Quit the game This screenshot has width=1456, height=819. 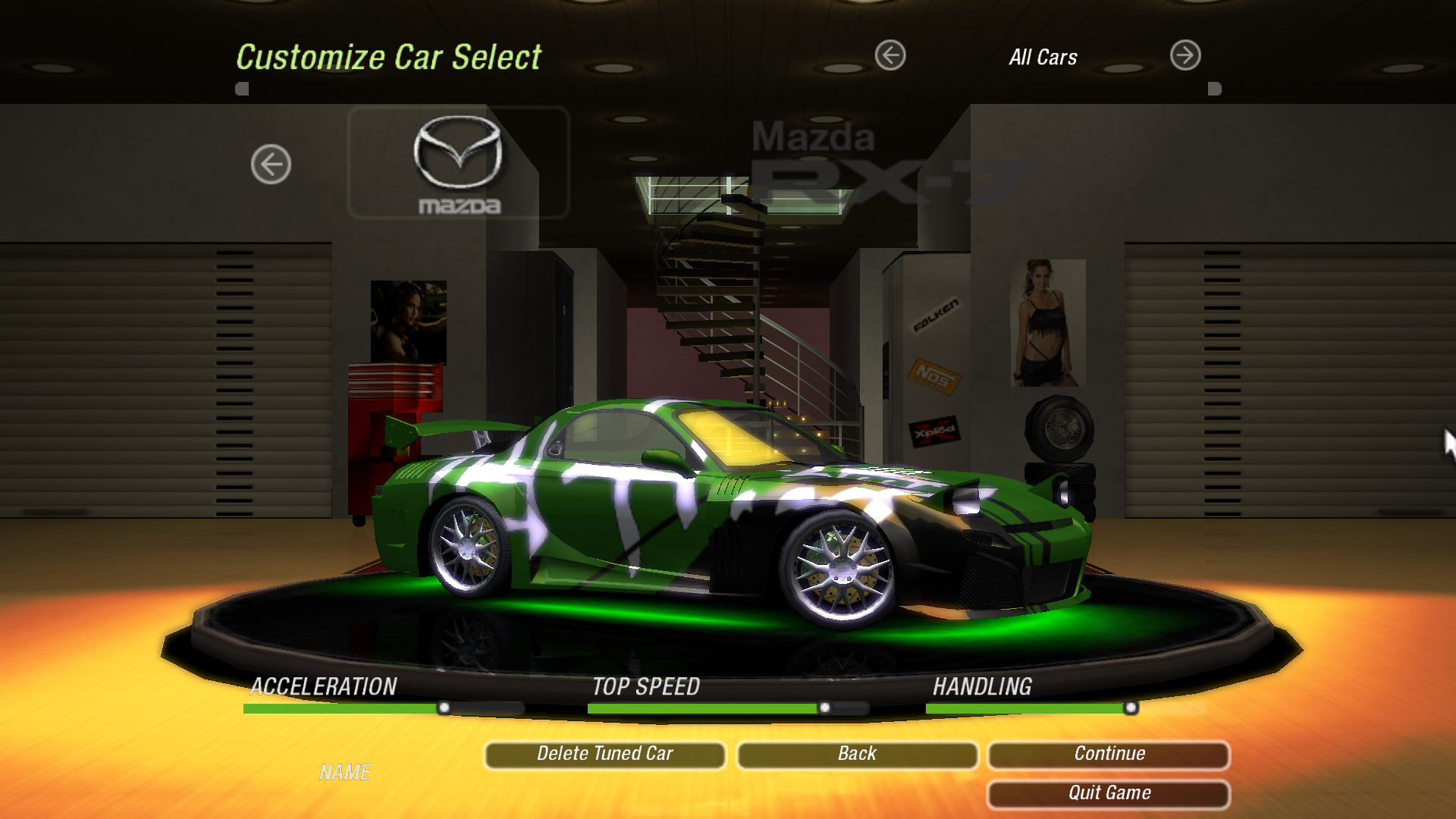tap(1109, 793)
